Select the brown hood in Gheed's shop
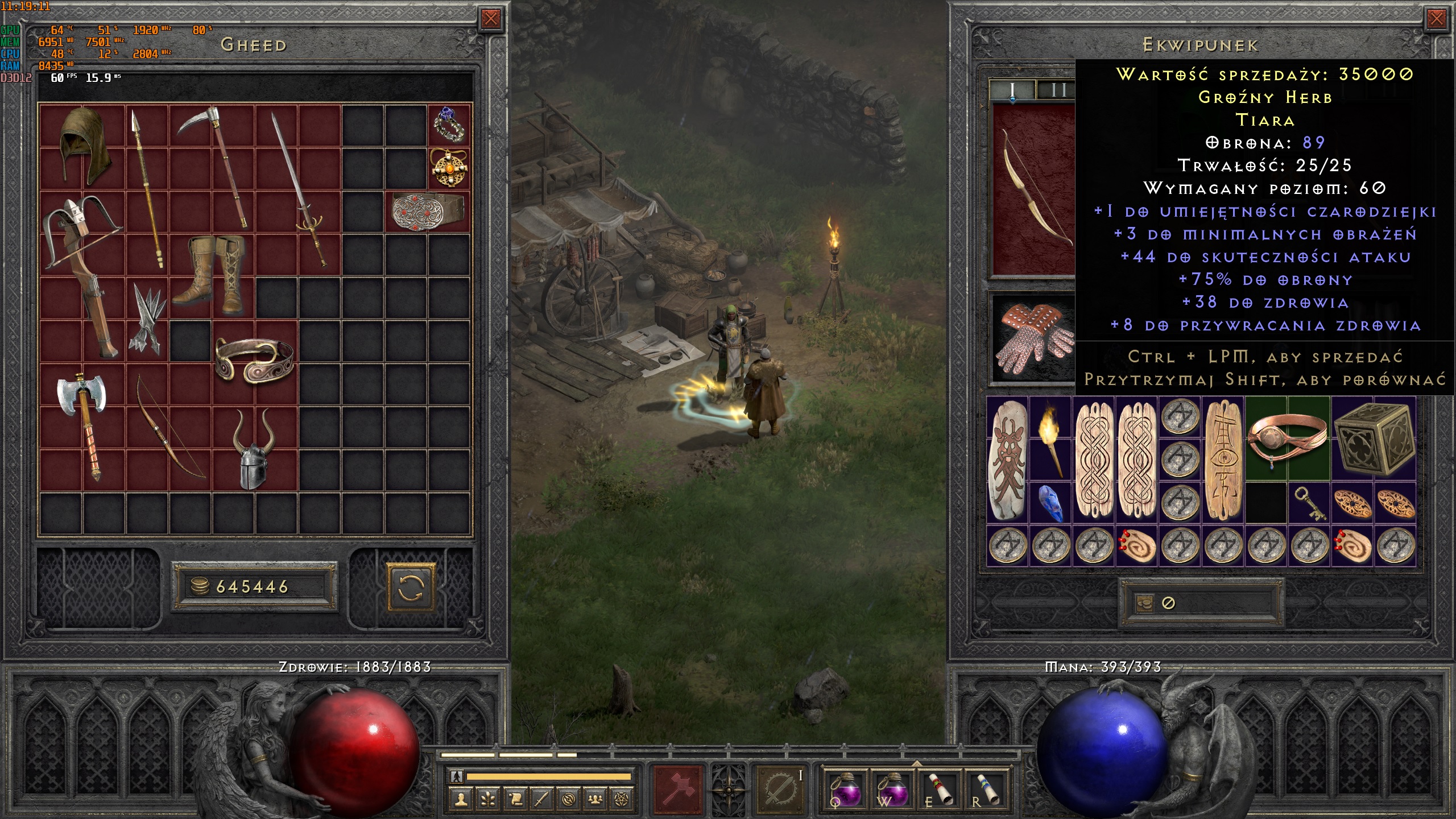 coord(83,144)
